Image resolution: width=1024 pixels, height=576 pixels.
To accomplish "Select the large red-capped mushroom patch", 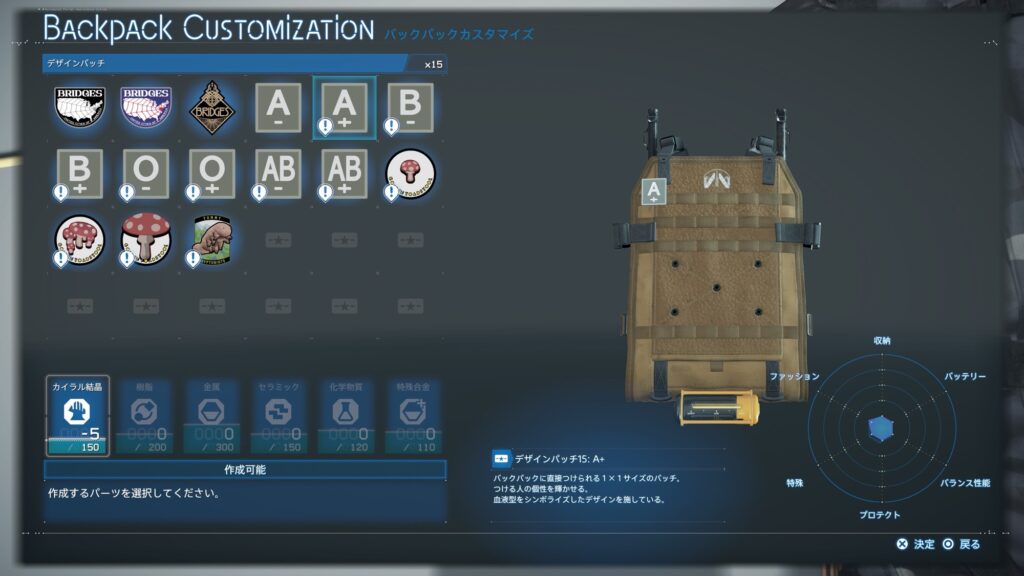I will (145, 240).
